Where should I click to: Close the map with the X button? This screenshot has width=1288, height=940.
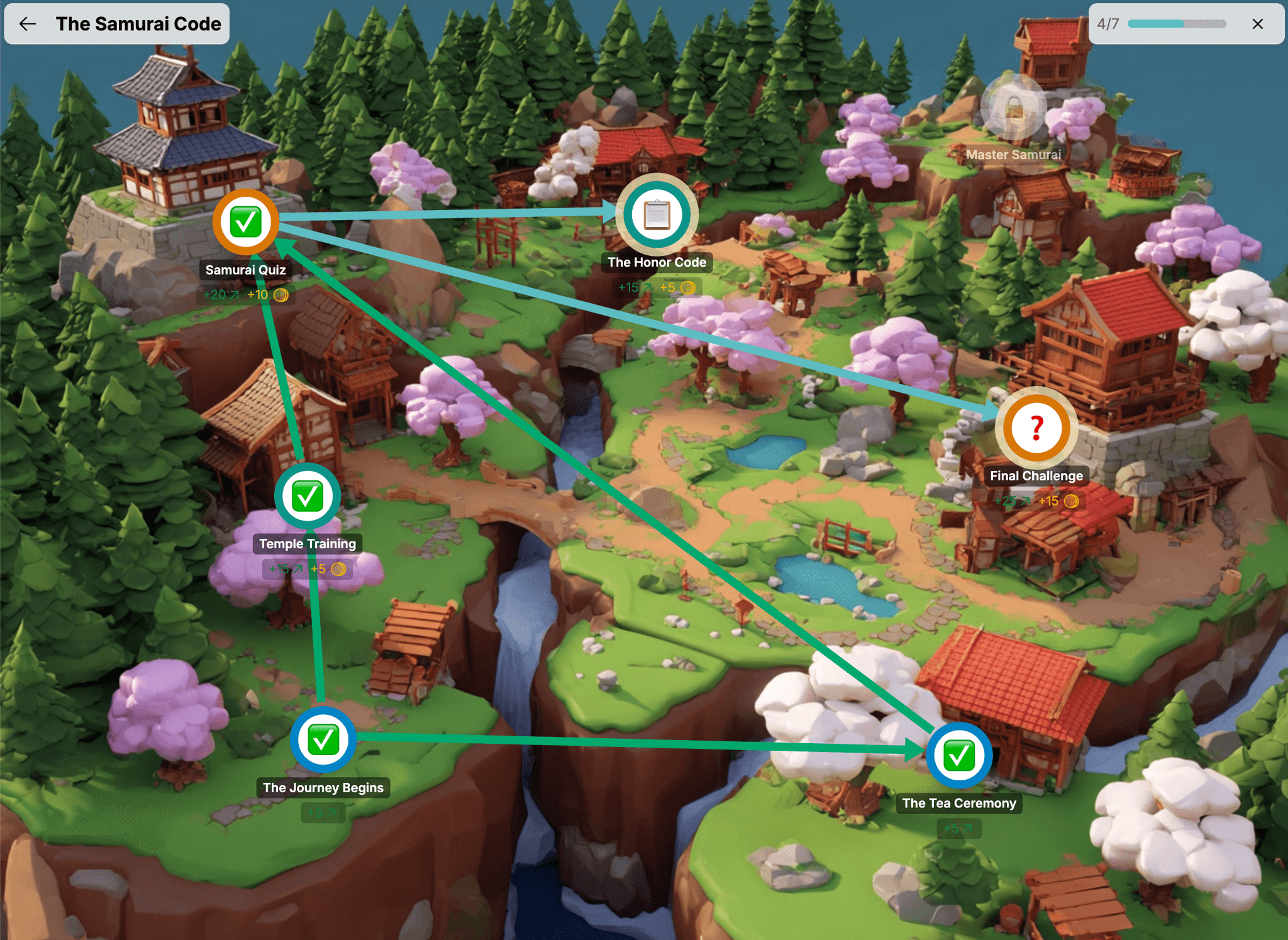[1257, 24]
